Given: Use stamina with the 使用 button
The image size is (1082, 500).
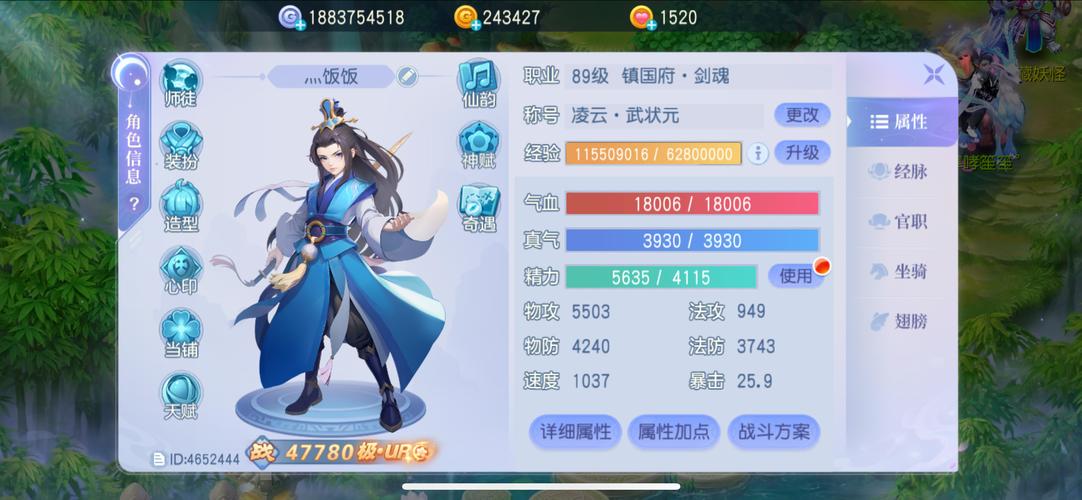Looking at the screenshot, I should [x=796, y=276].
